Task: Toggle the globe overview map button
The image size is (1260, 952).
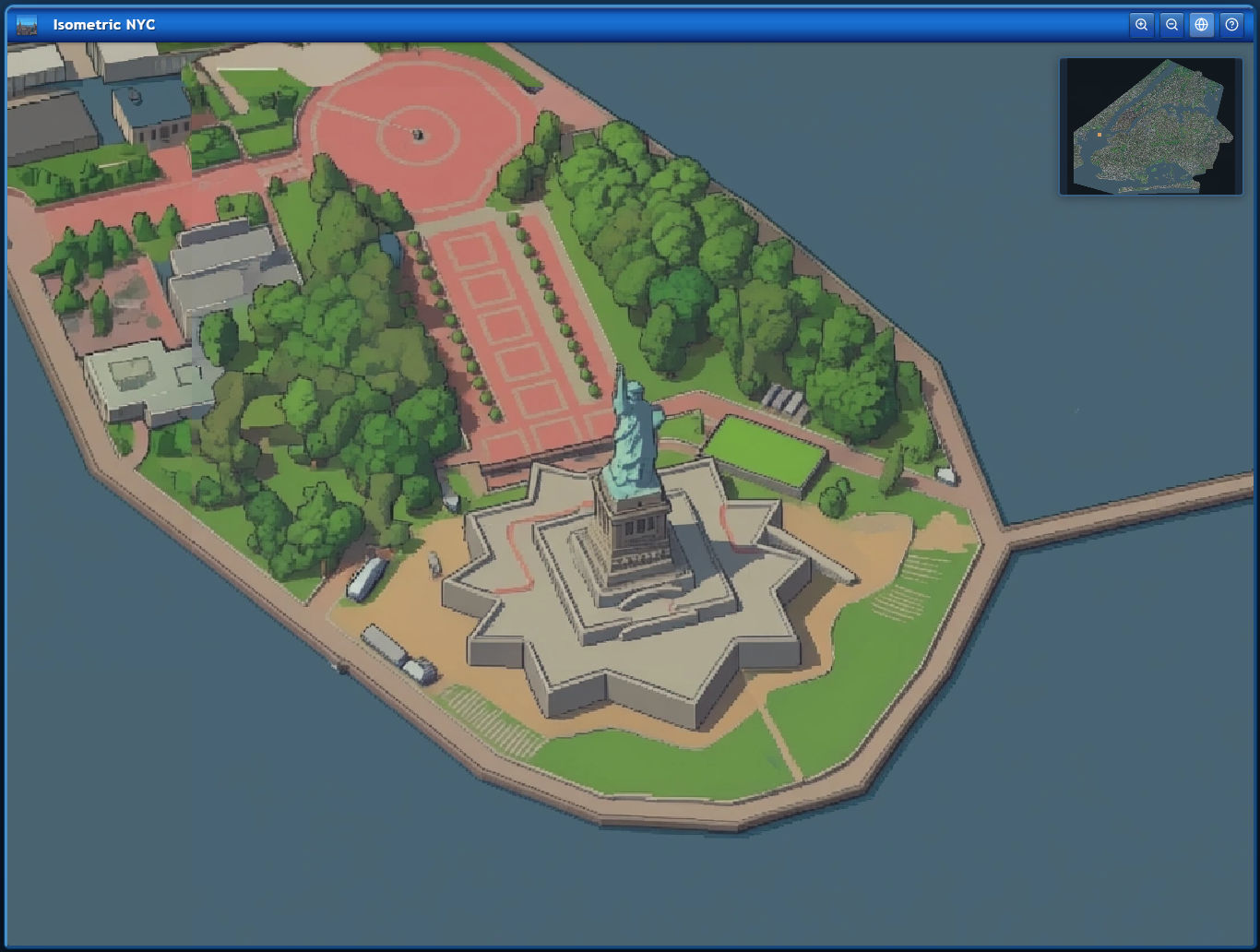Action: 1201,25
